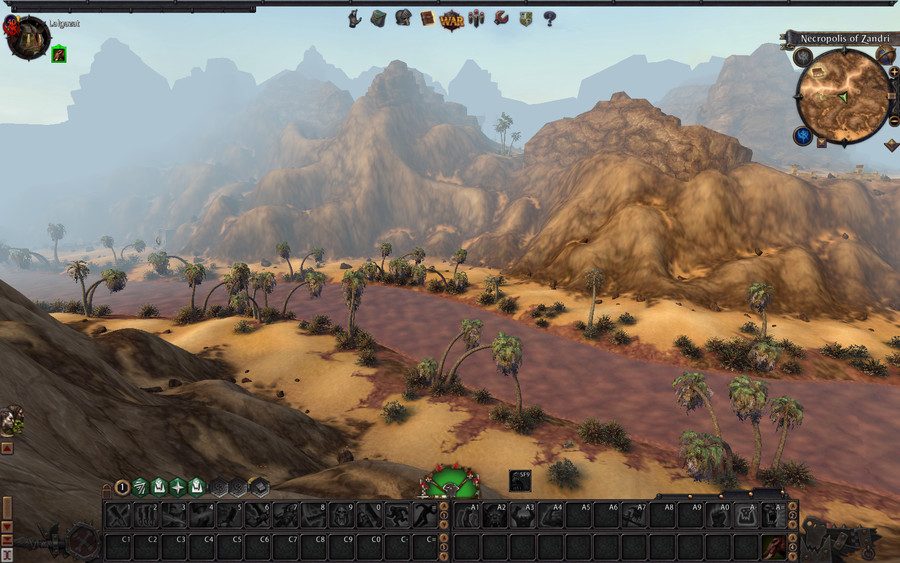Activate the skull ability in slot 9
Image resolution: width=900 pixels, height=563 pixels.
(343, 515)
